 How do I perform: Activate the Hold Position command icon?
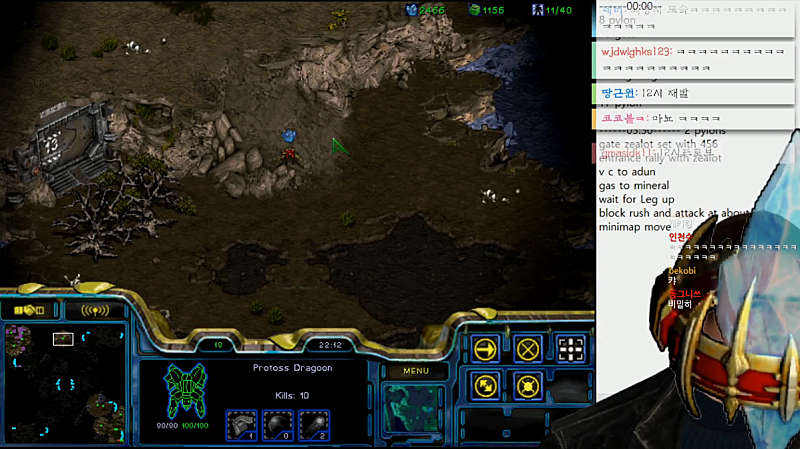[x=528, y=385]
